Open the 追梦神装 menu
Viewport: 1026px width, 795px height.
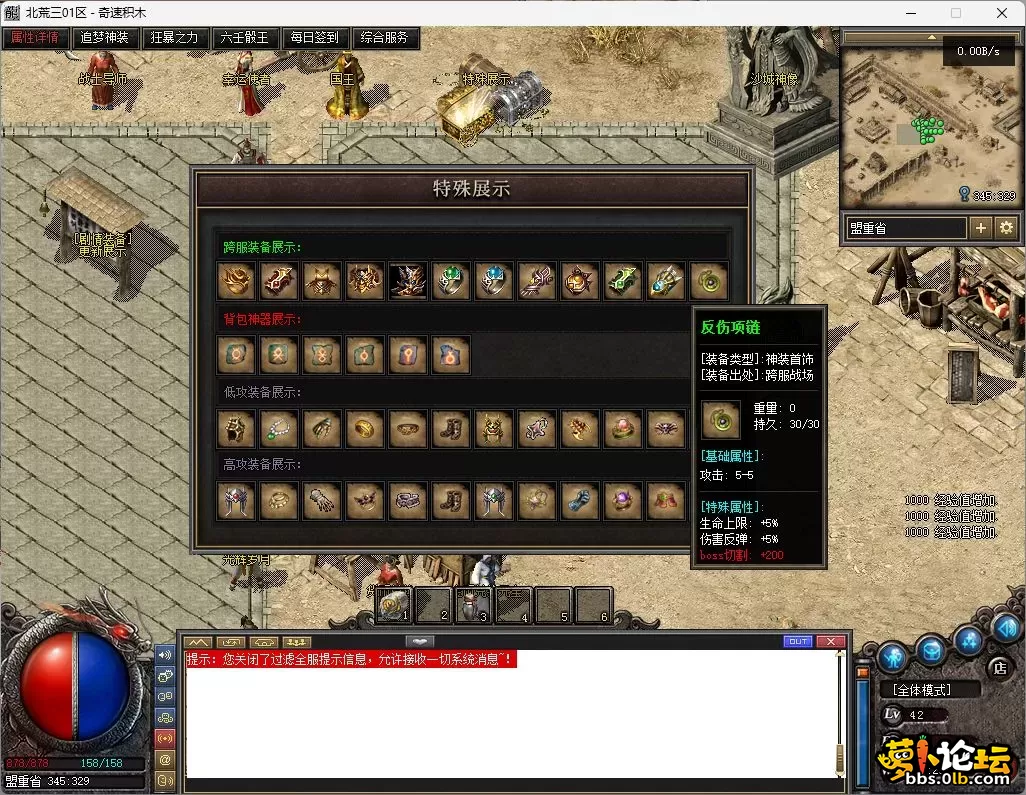104,38
